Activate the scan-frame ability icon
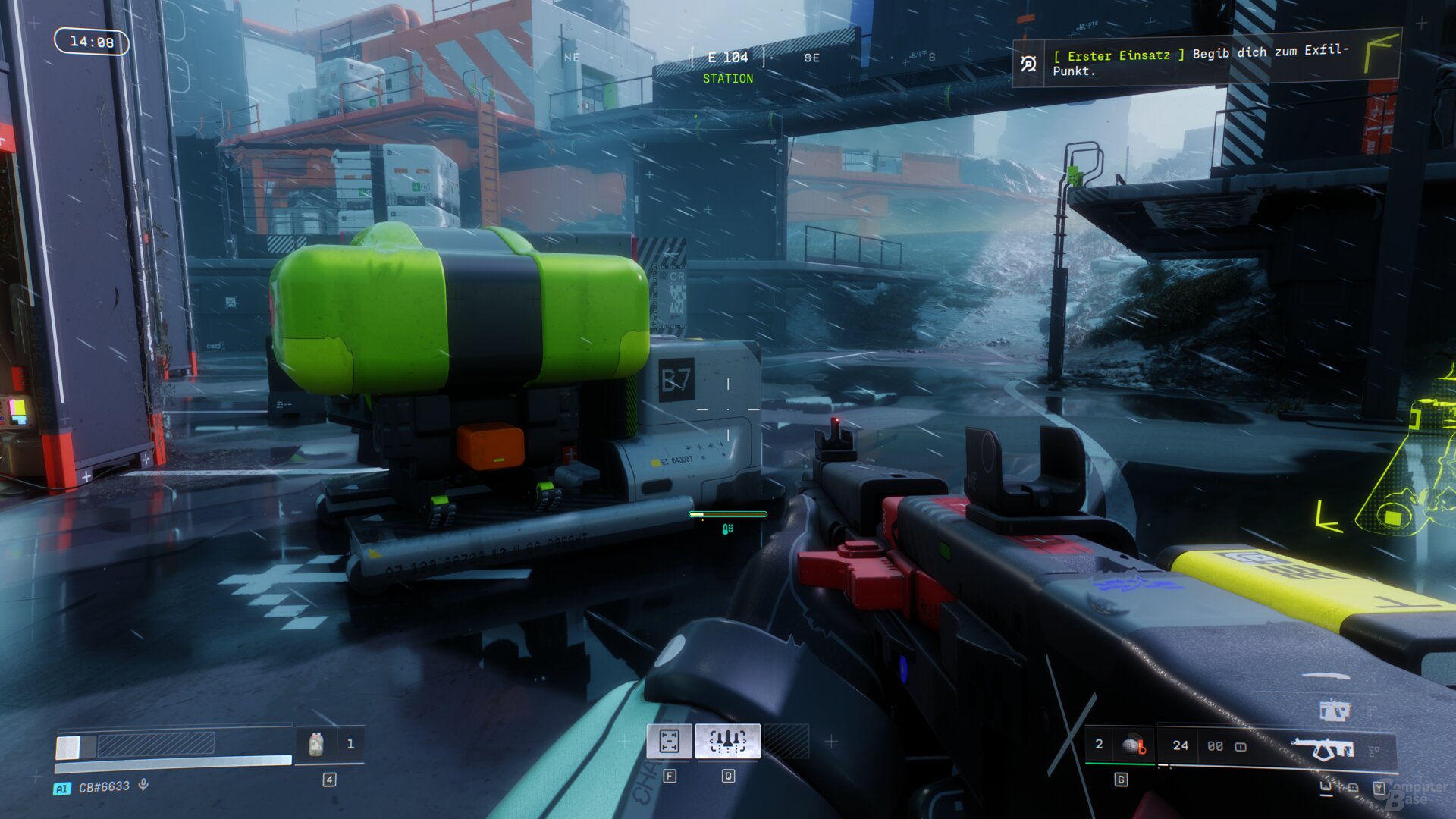Image resolution: width=1456 pixels, height=819 pixels. pos(669,741)
